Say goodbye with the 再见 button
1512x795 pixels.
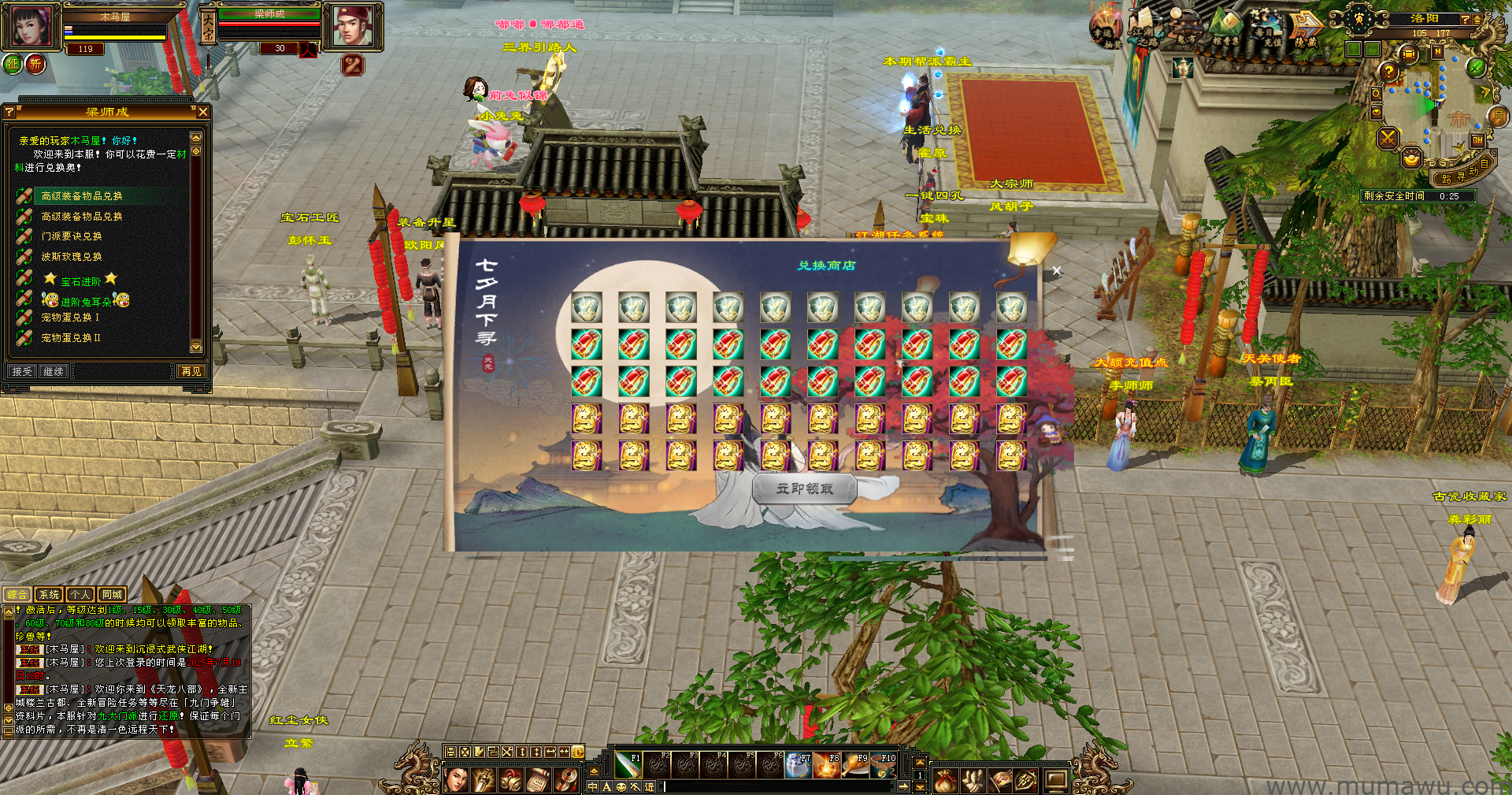pyautogui.click(x=191, y=372)
